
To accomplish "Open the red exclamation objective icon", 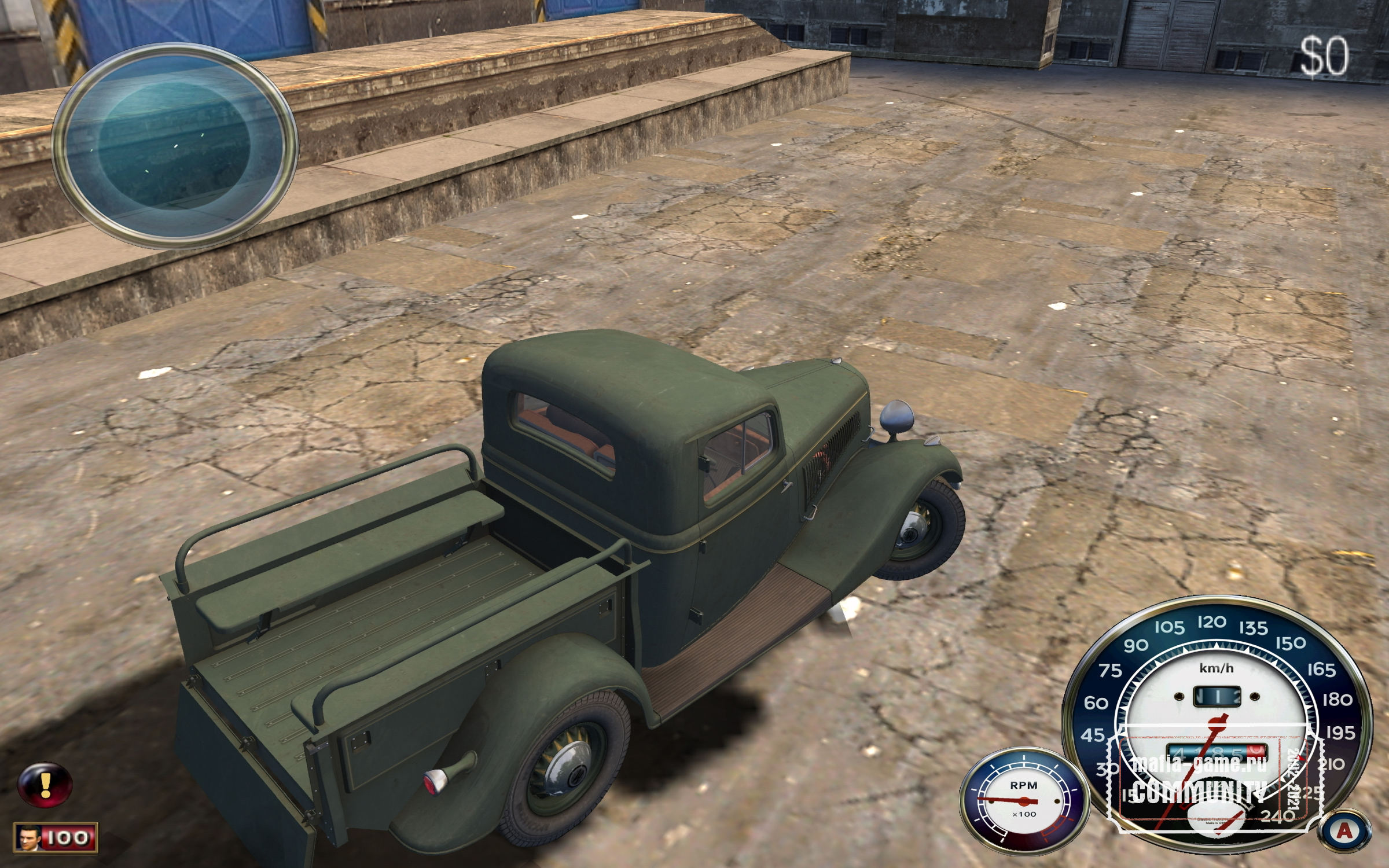I will 45,784.
